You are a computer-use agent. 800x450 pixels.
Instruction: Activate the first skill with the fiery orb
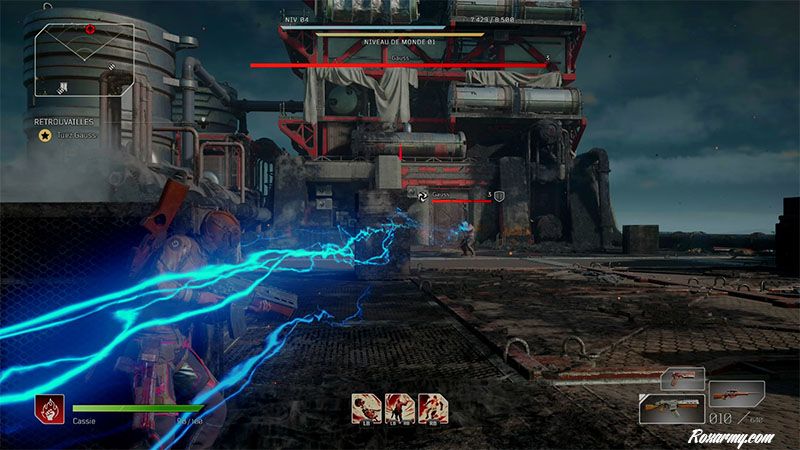coord(365,407)
